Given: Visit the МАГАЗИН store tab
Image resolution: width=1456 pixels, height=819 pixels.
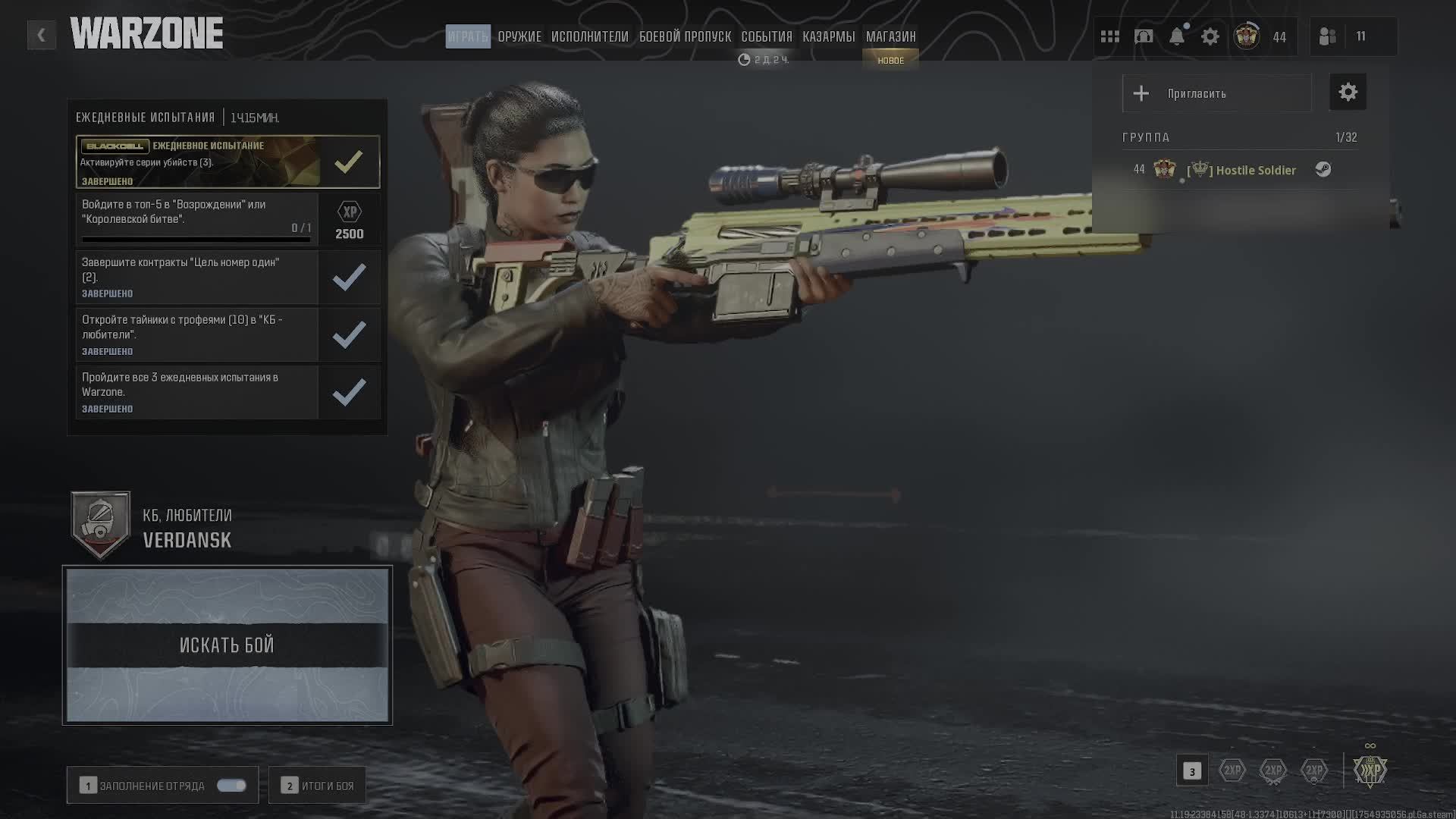Looking at the screenshot, I should [890, 36].
